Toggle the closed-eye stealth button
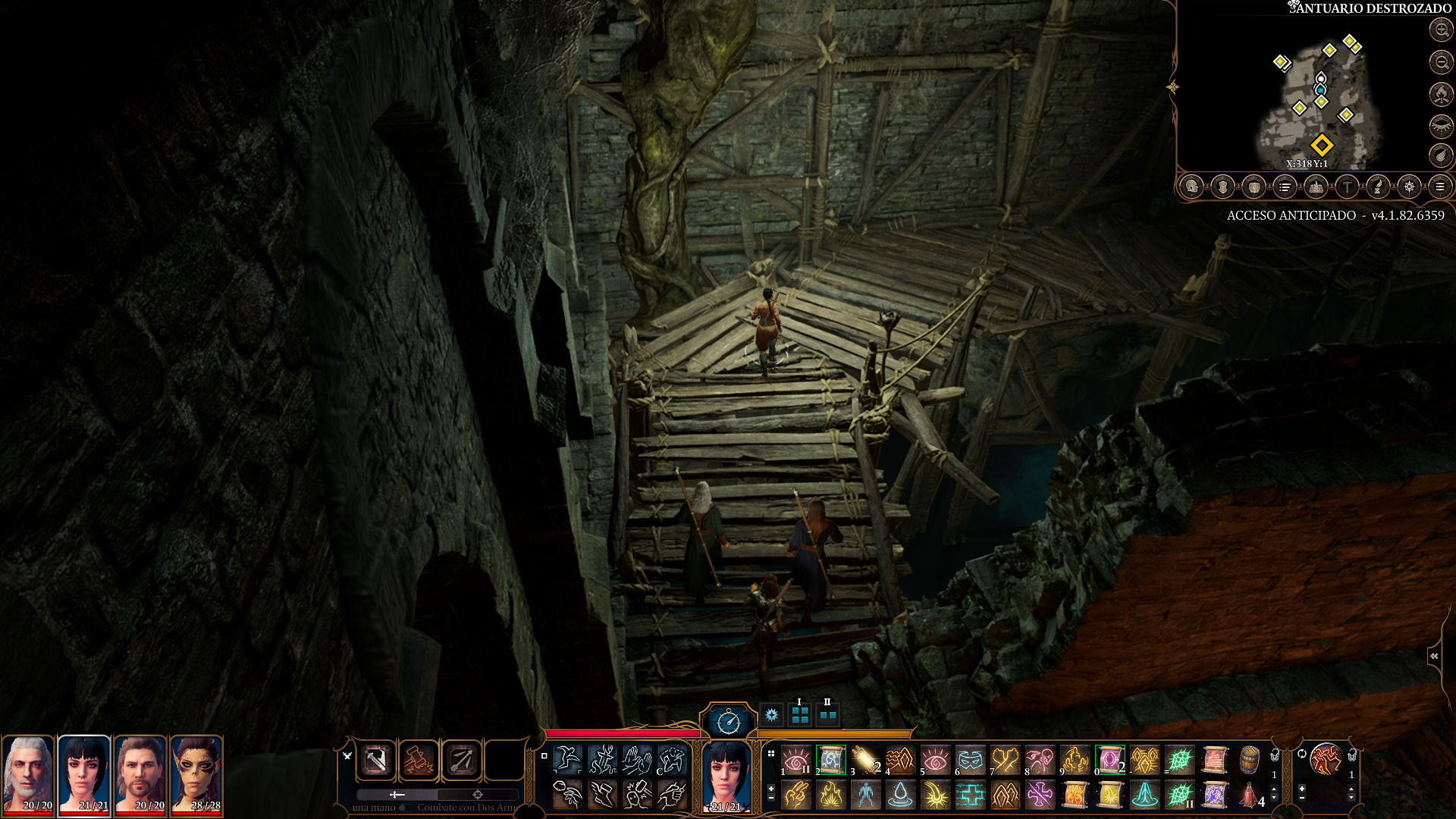 1441,125
